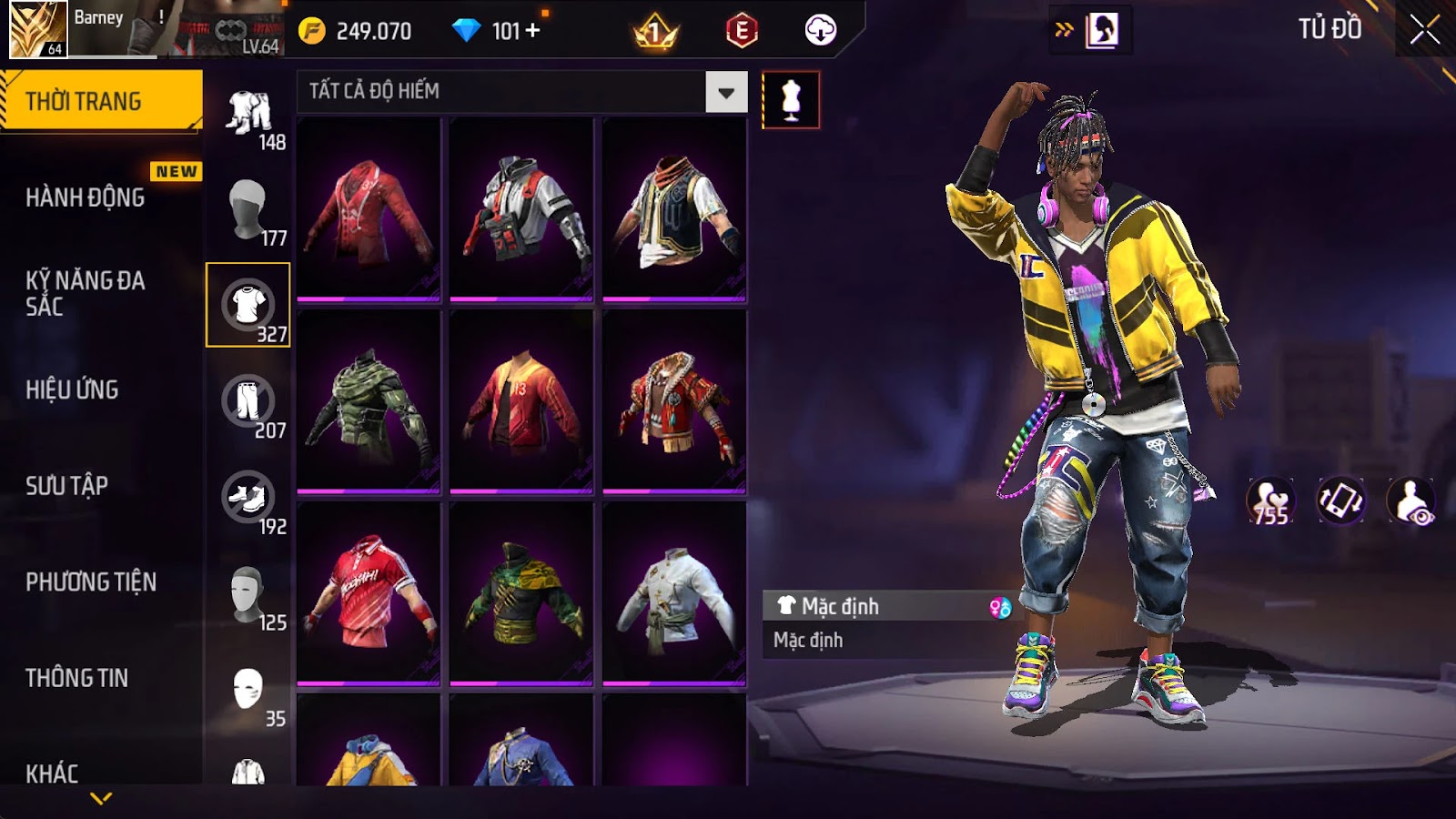Select the outfit sets category showing 148
1456x819 pixels.
248,114
